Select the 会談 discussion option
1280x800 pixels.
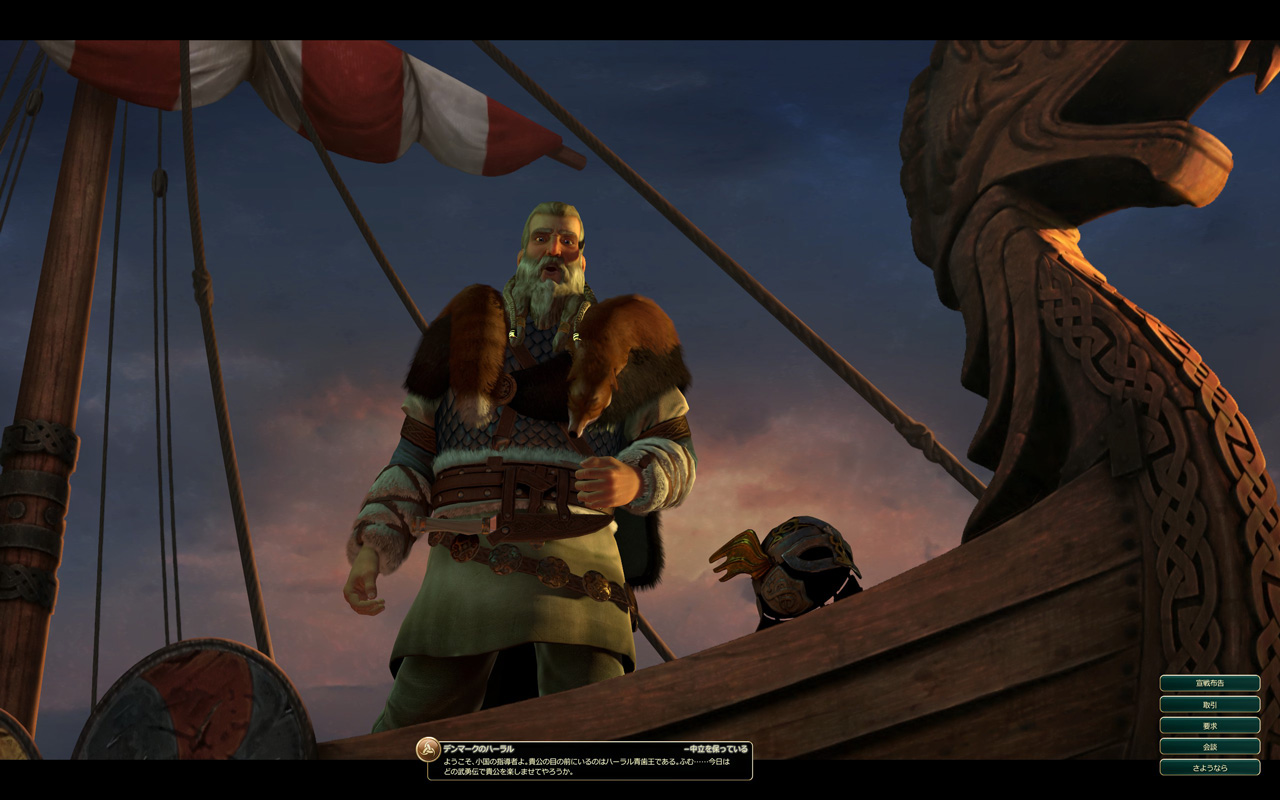1209,746
